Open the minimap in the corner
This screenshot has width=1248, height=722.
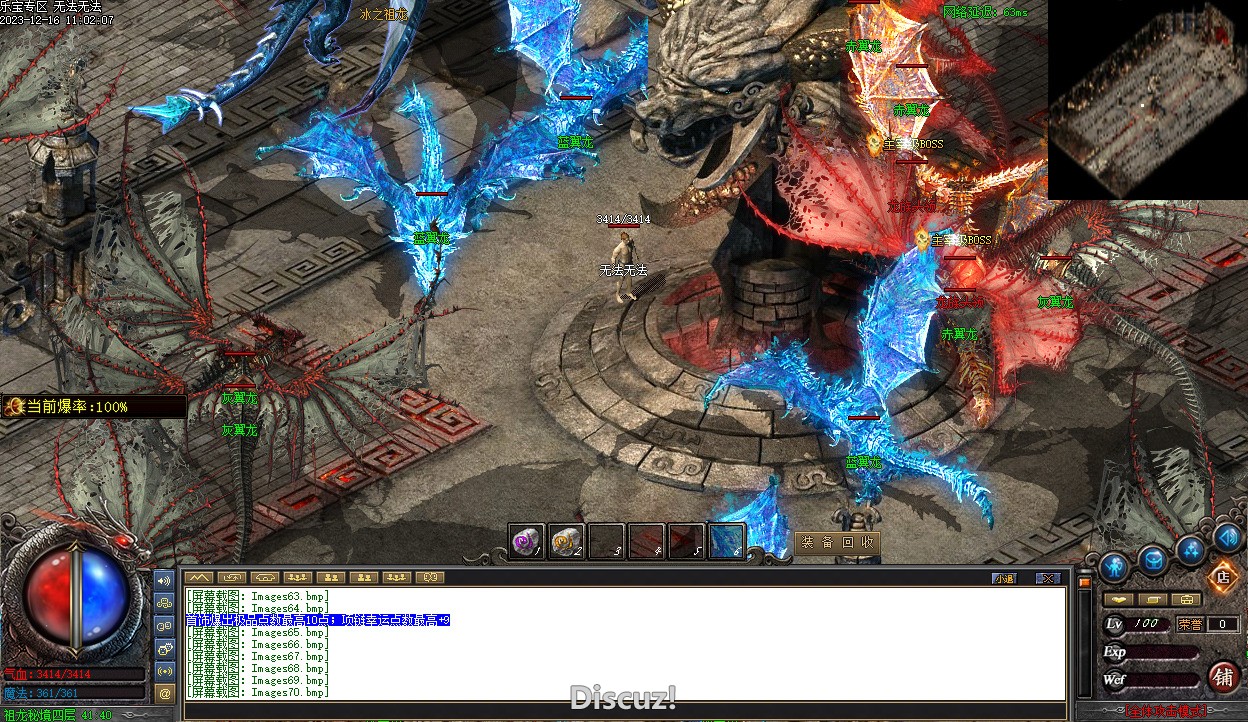pyautogui.click(x=1147, y=100)
